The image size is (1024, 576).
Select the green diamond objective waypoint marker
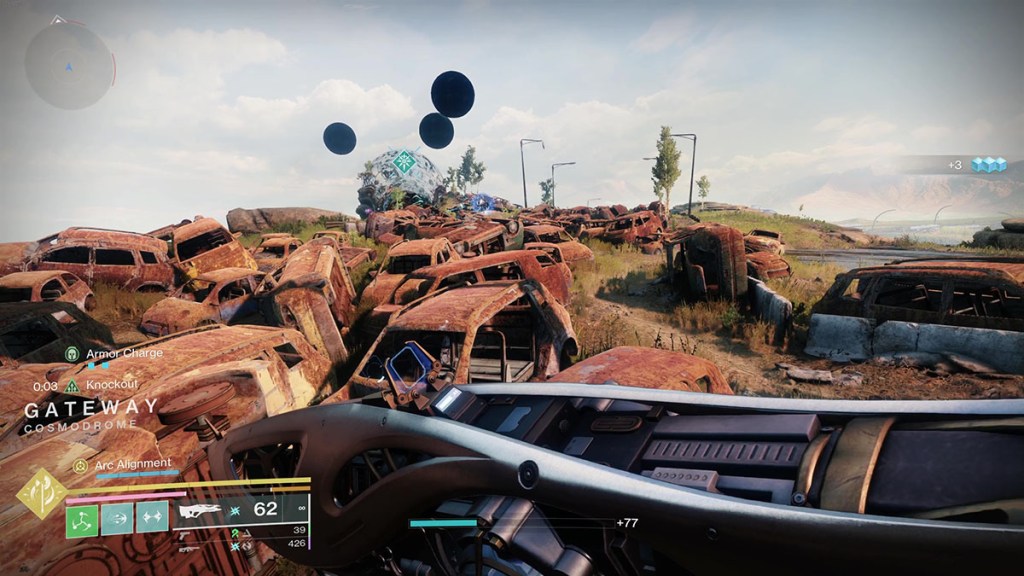click(x=404, y=160)
